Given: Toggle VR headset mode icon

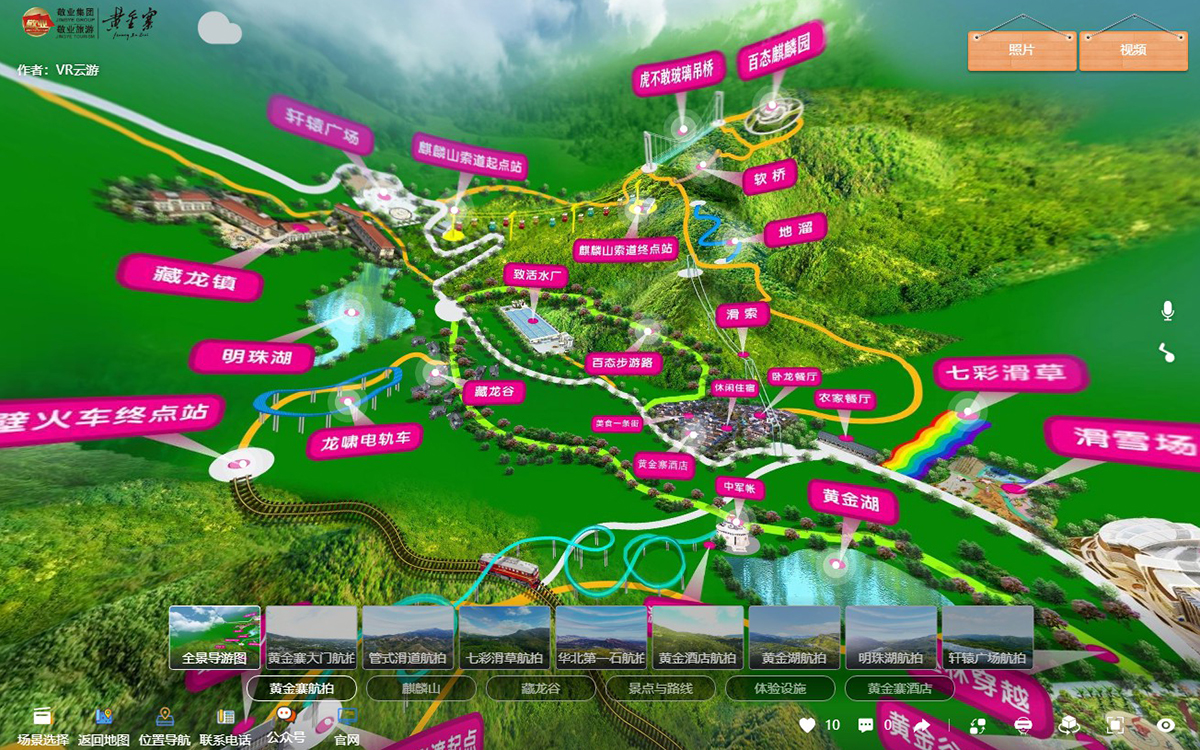Looking at the screenshot, I should pyautogui.click(x=1022, y=725).
